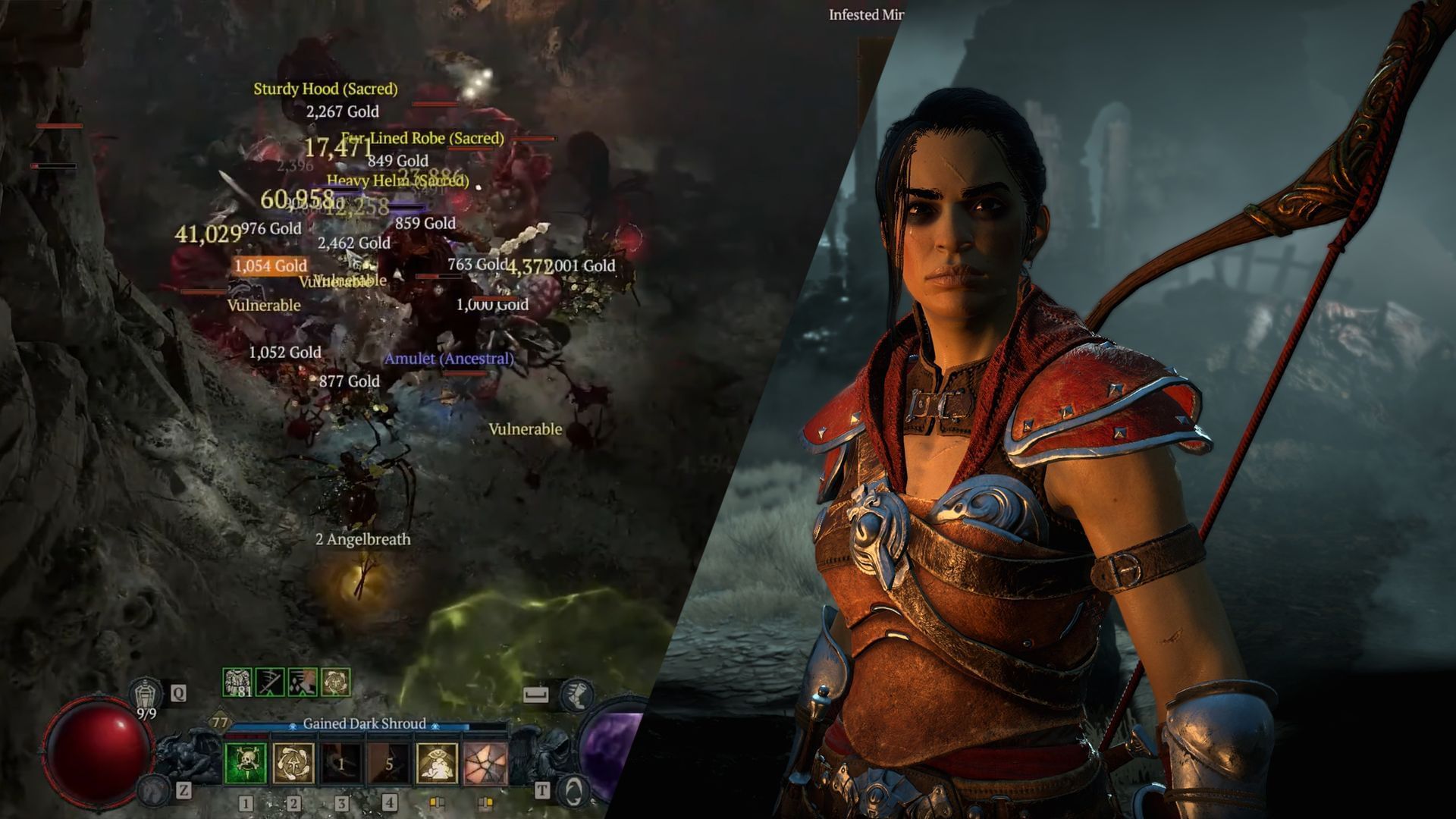Inspect the armor buff icon showing 81
The image size is (1456, 819).
tap(238, 682)
